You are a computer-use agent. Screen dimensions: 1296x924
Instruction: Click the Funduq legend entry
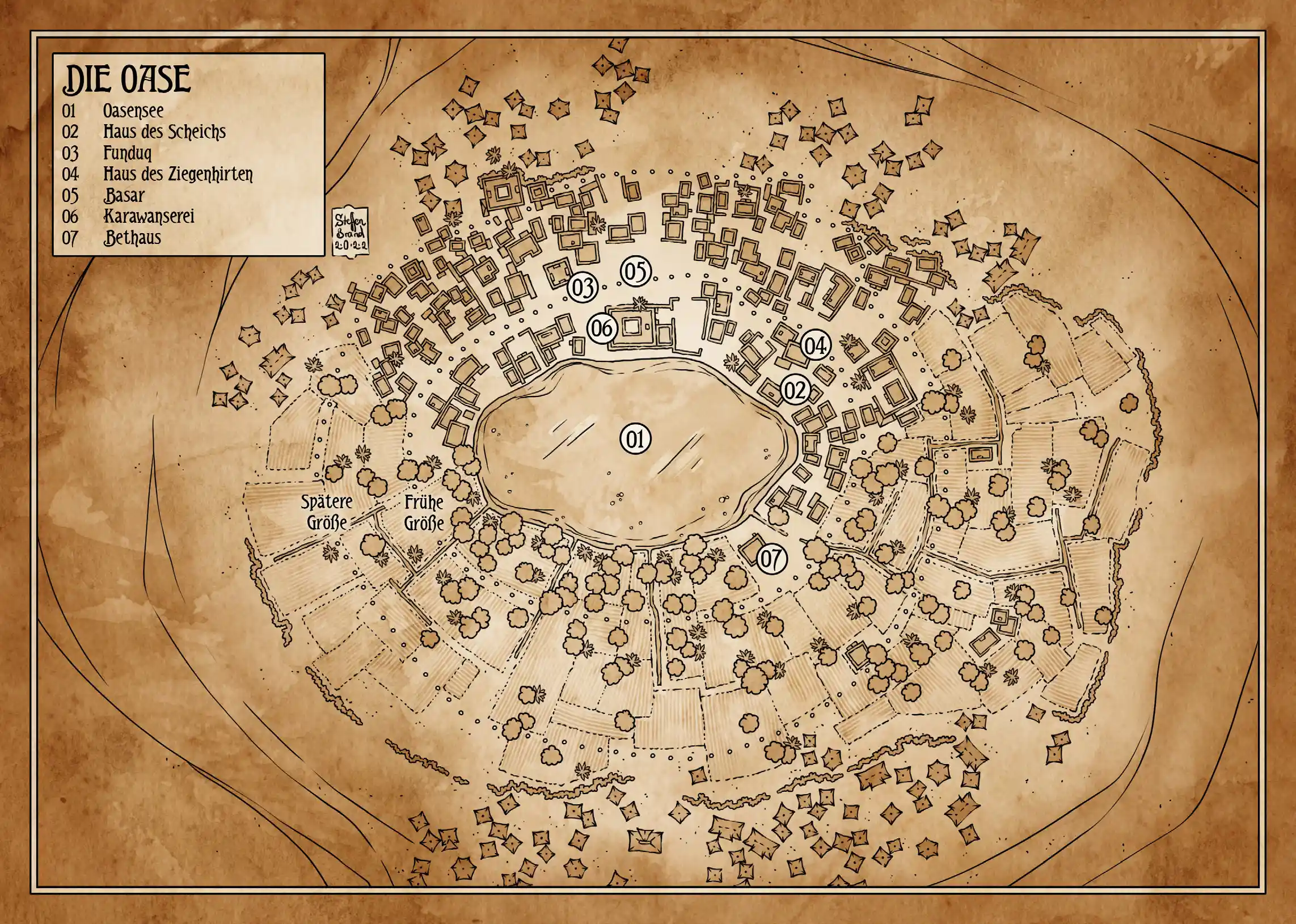tap(128, 153)
